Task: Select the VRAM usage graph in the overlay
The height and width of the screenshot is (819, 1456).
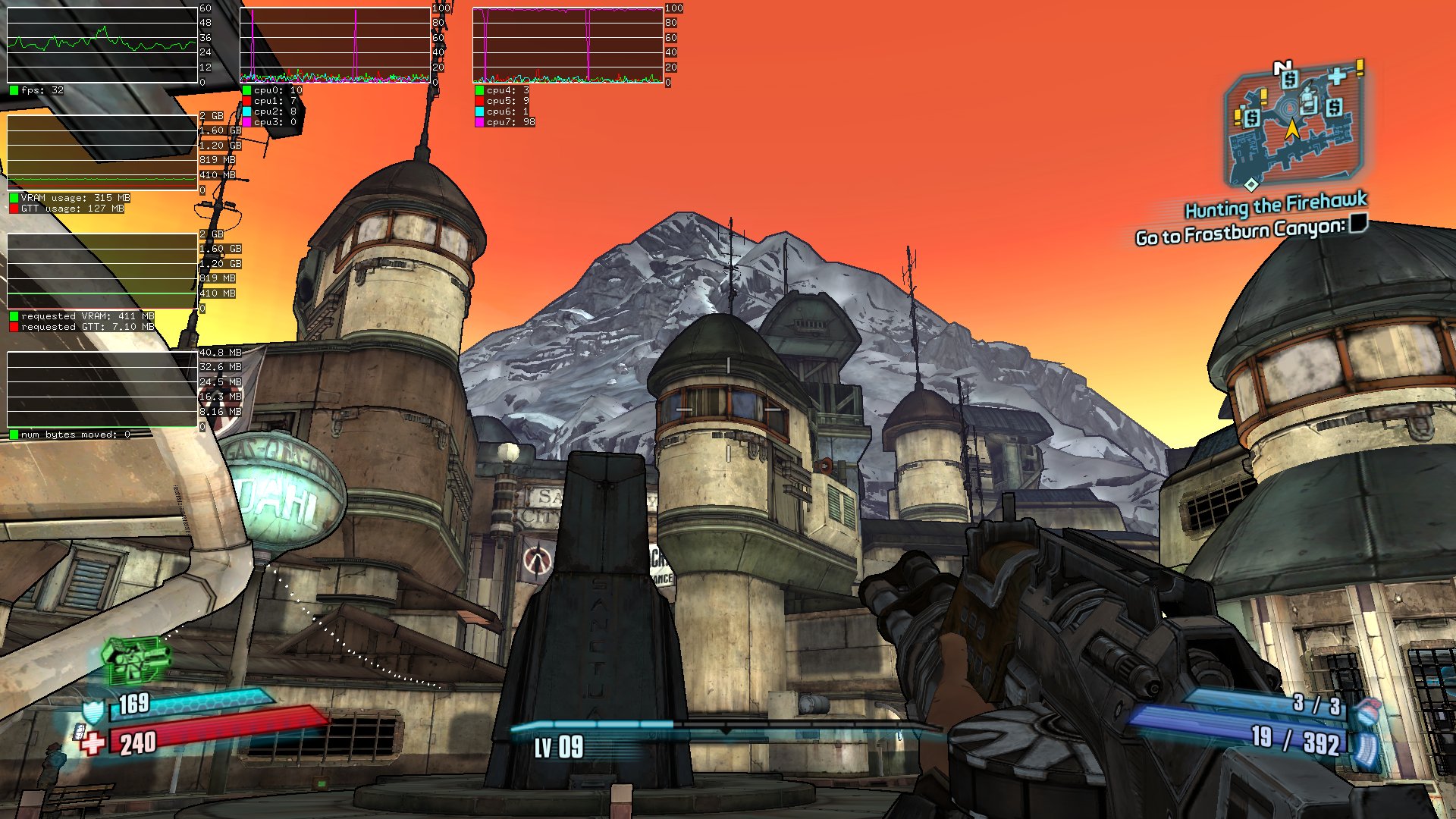Action: click(x=102, y=152)
